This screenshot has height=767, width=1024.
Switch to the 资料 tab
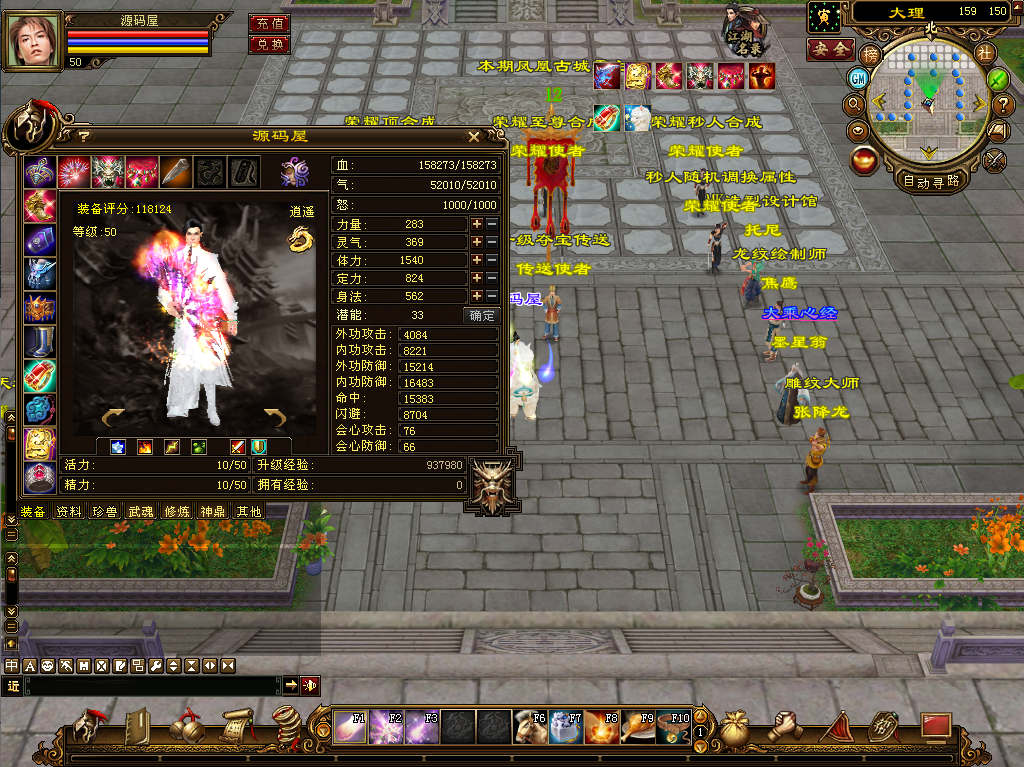point(69,511)
